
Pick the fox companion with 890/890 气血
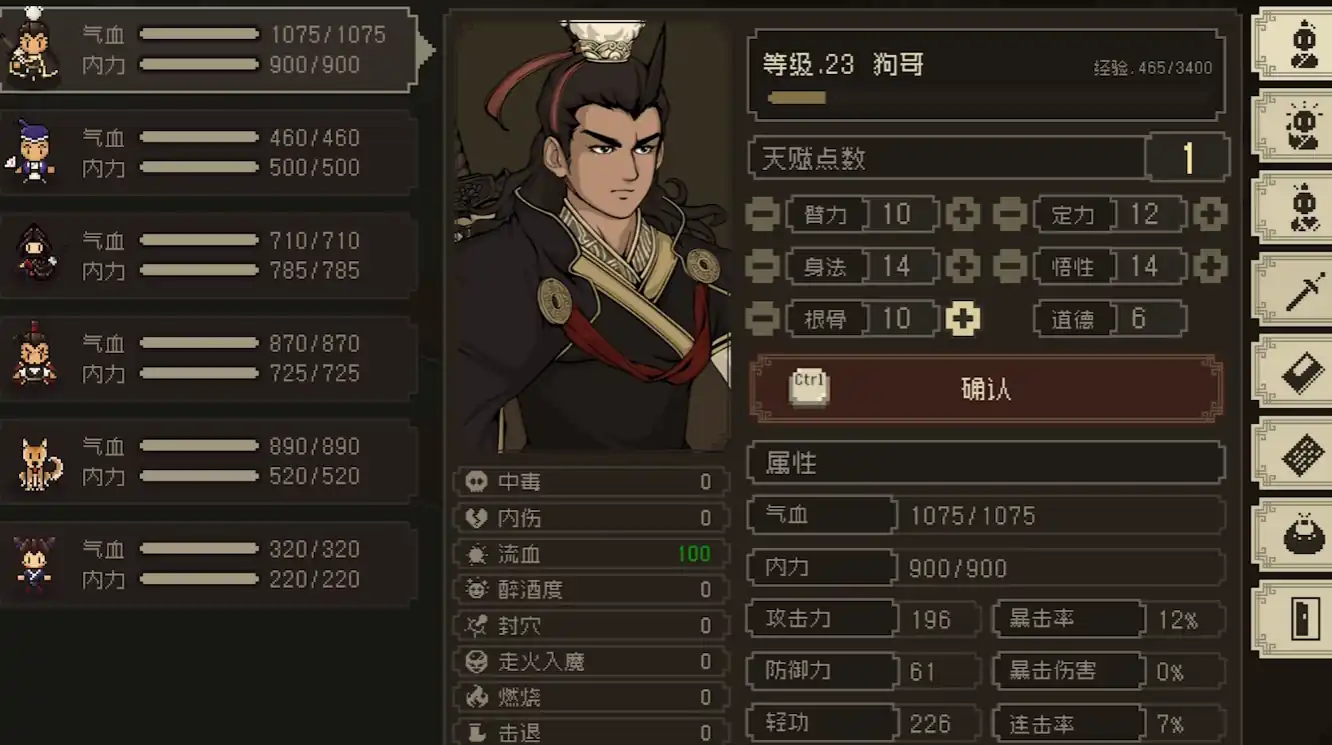point(208,461)
